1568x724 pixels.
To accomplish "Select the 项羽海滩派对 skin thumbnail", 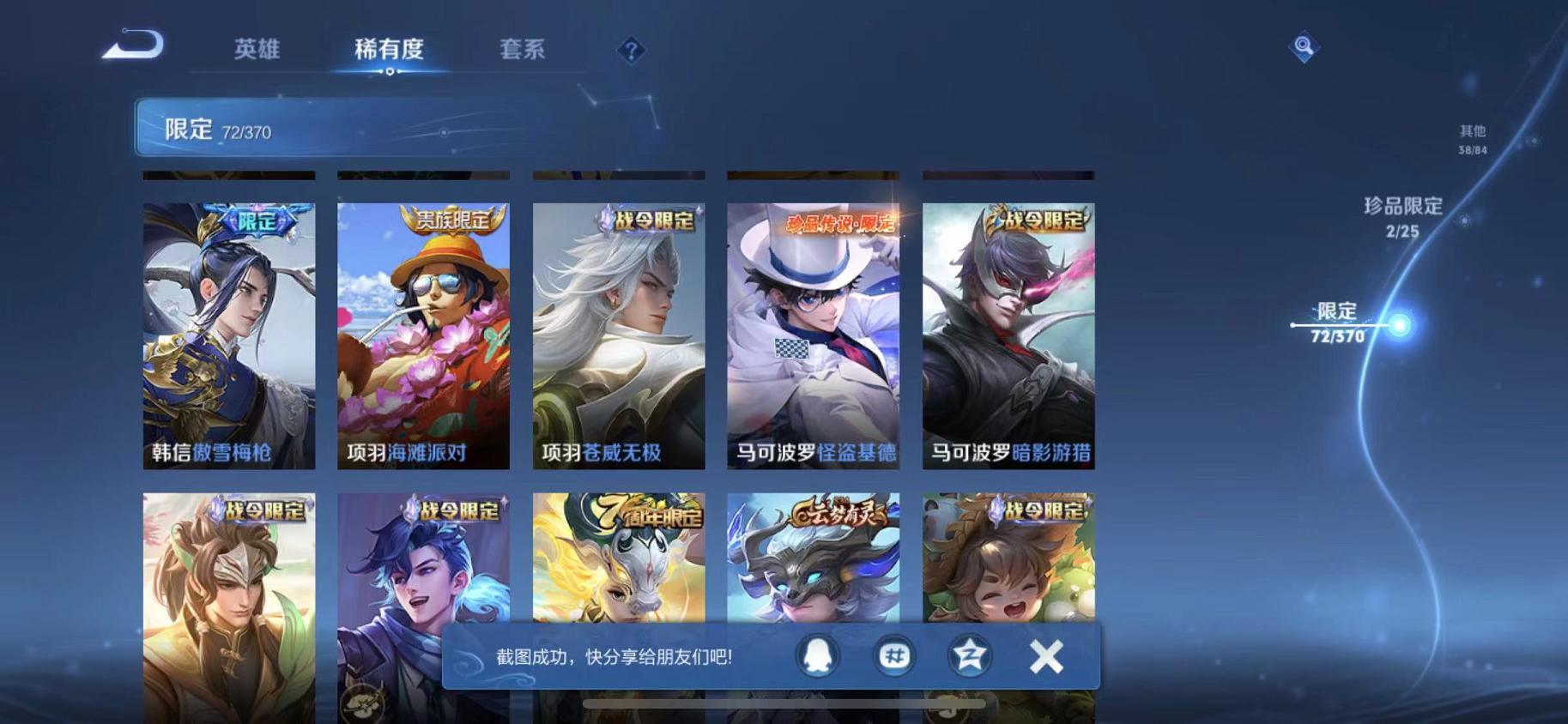I will click(422, 335).
